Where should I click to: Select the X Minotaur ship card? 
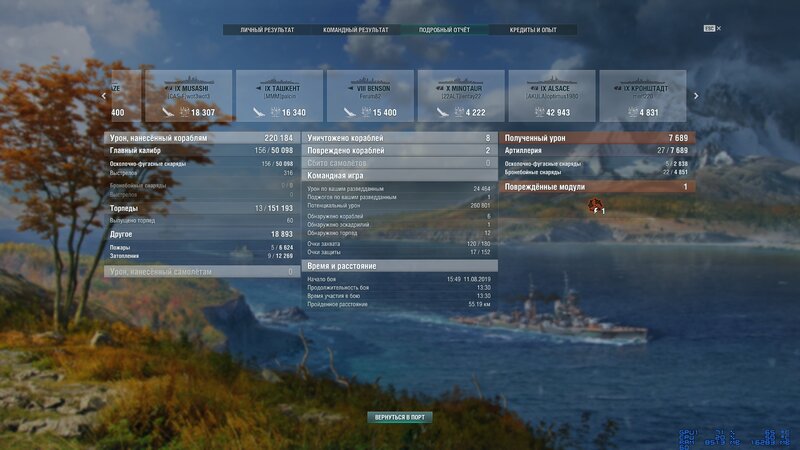461,96
